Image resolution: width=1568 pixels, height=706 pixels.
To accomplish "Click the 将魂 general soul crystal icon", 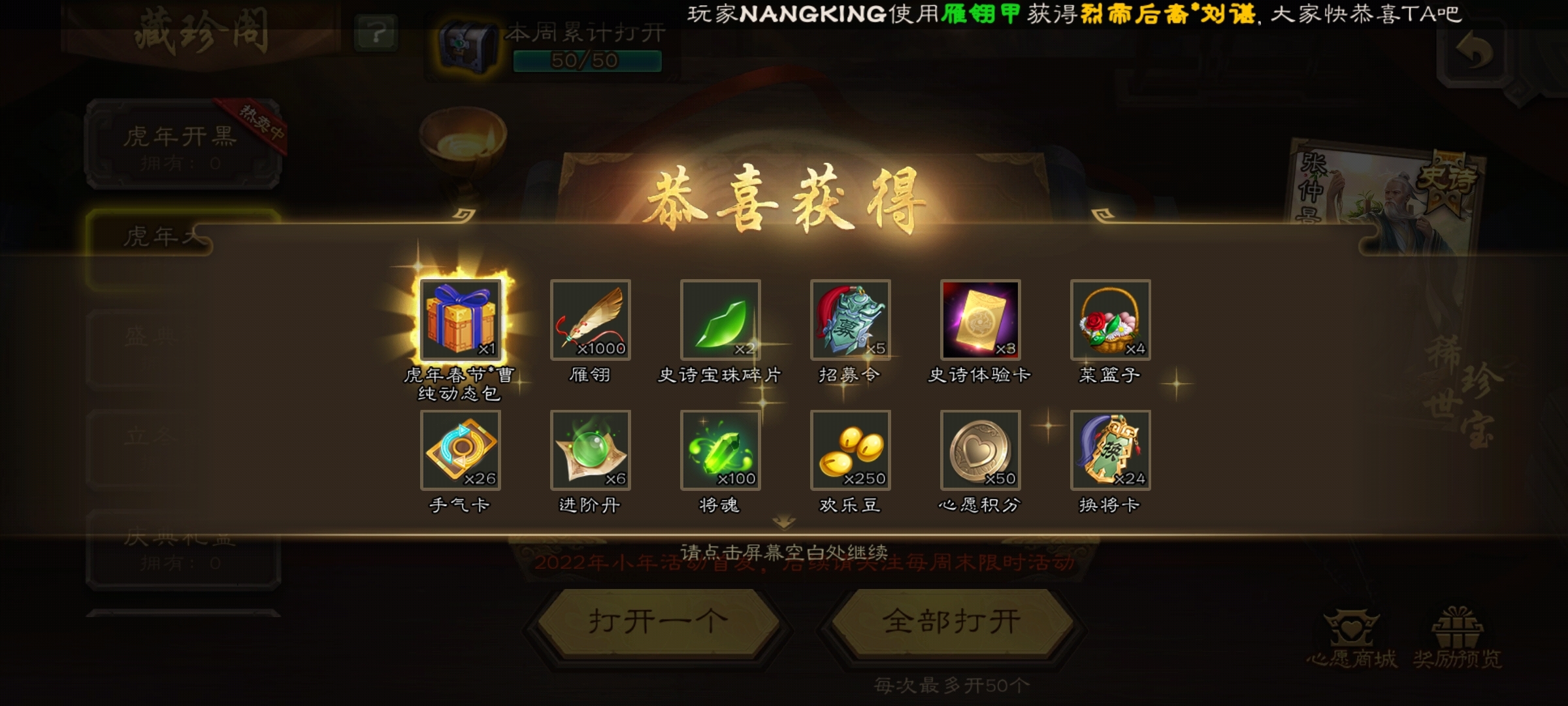I will coord(719,450).
